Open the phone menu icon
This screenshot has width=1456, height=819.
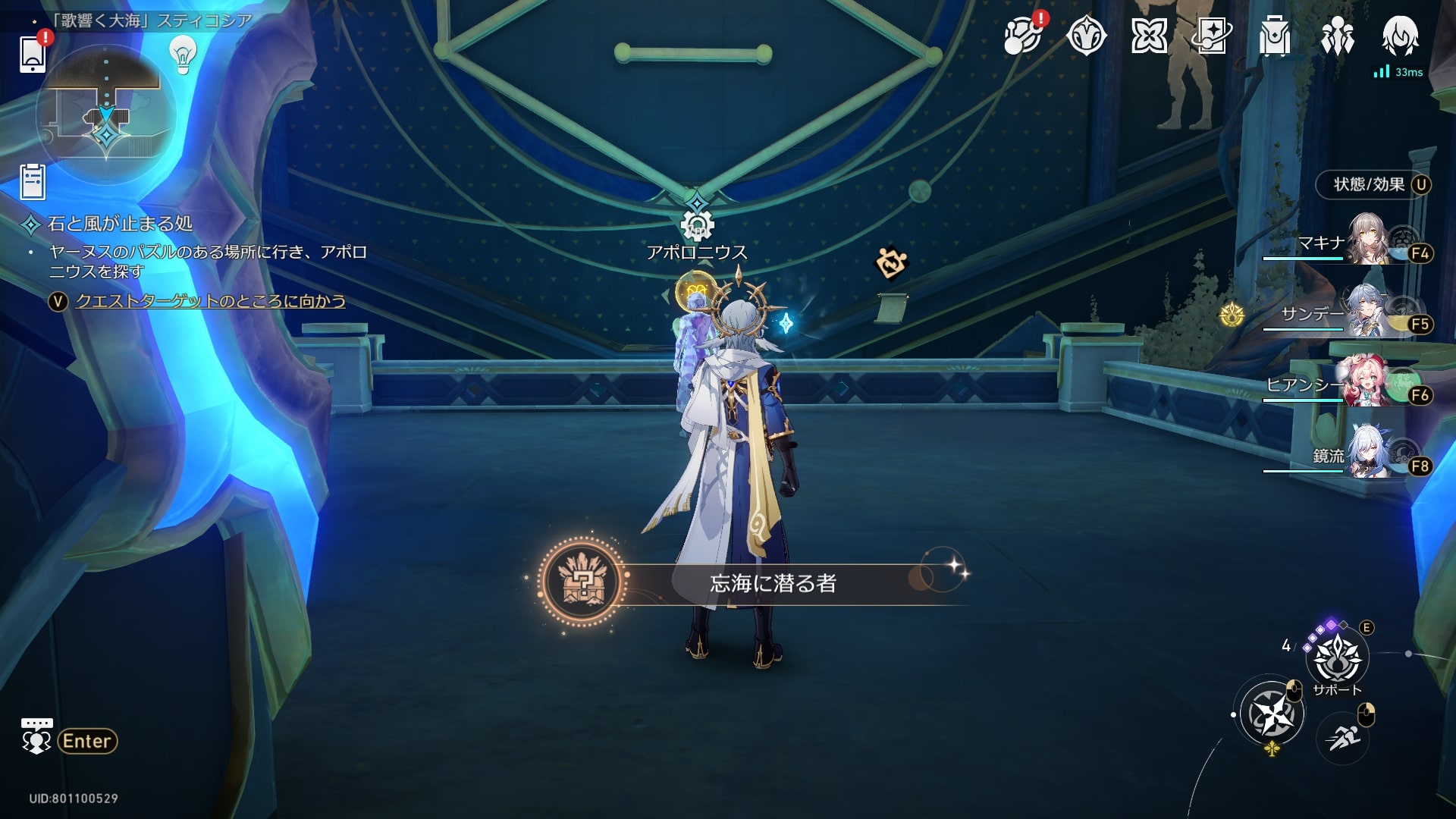tap(33, 53)
